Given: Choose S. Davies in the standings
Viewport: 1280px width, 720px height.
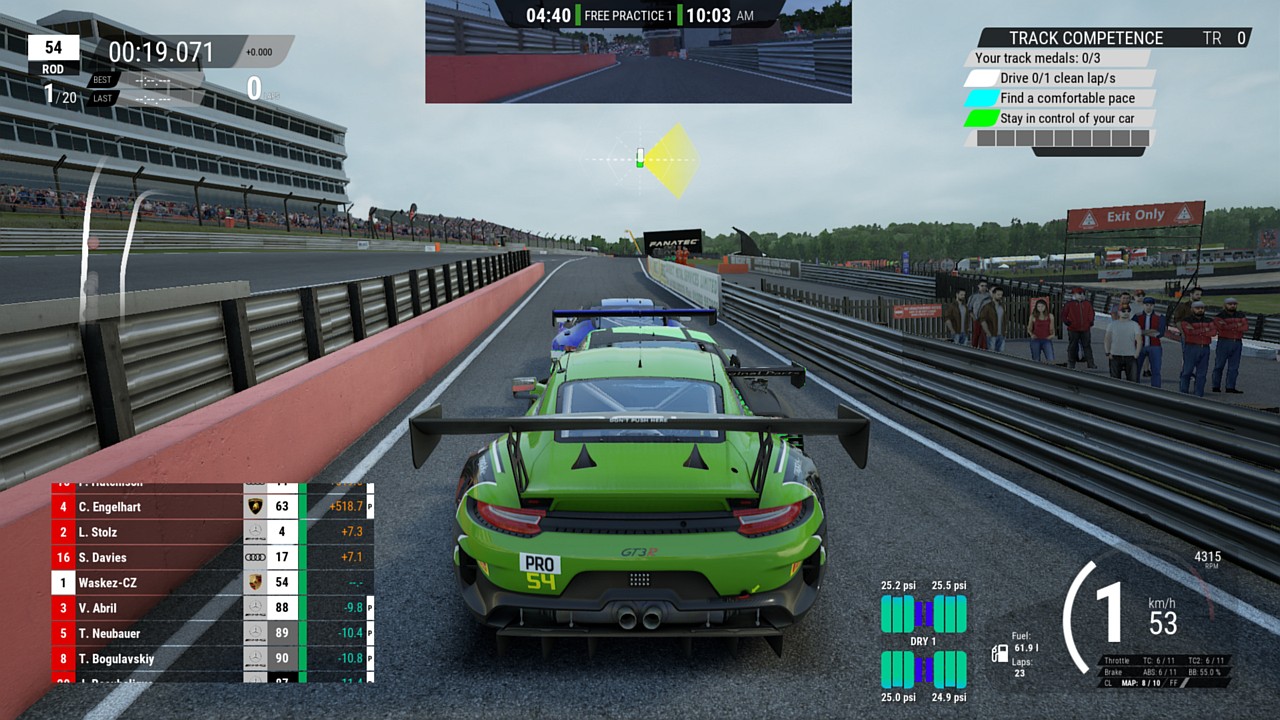Looking at the screenshot, I should [102, 557].
